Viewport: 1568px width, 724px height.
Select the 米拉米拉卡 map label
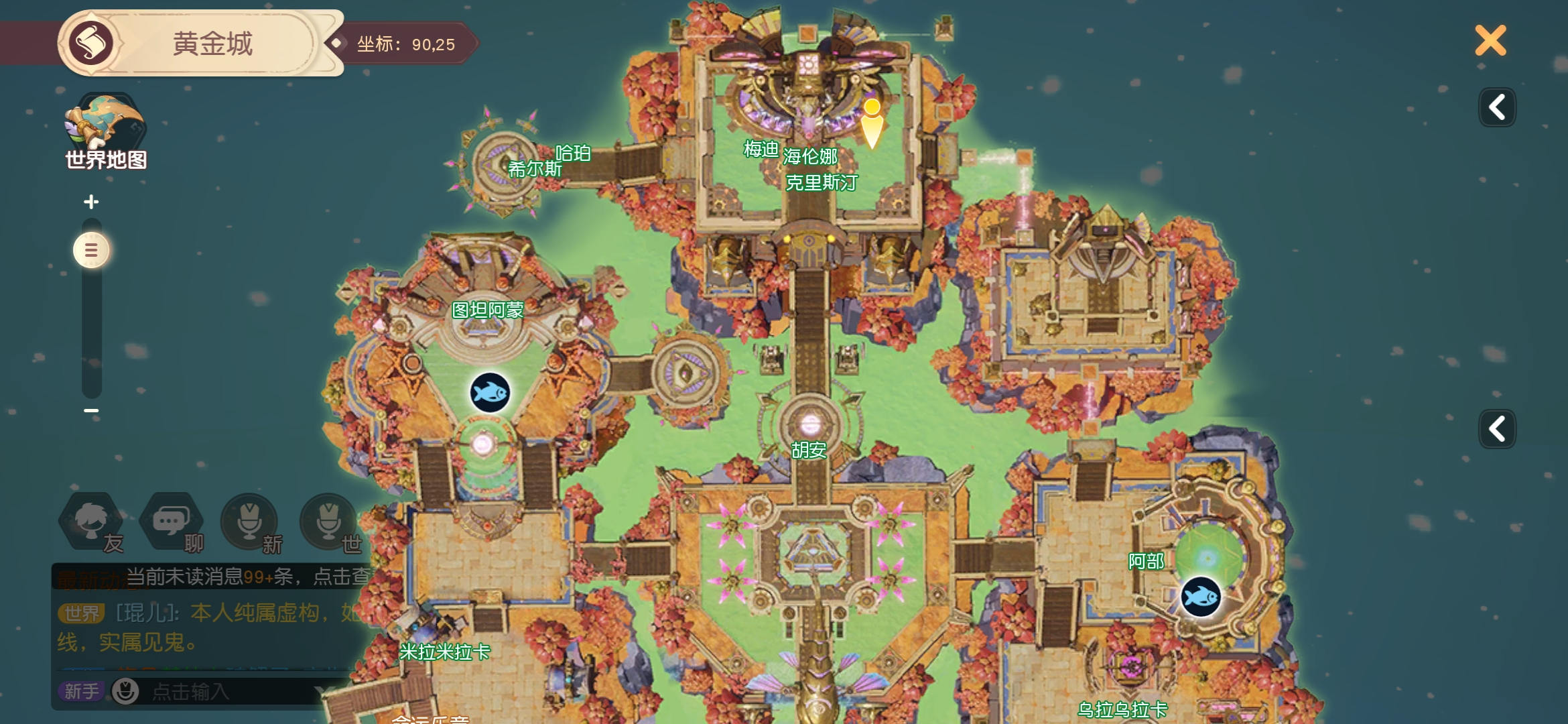[x=445, y=652]
